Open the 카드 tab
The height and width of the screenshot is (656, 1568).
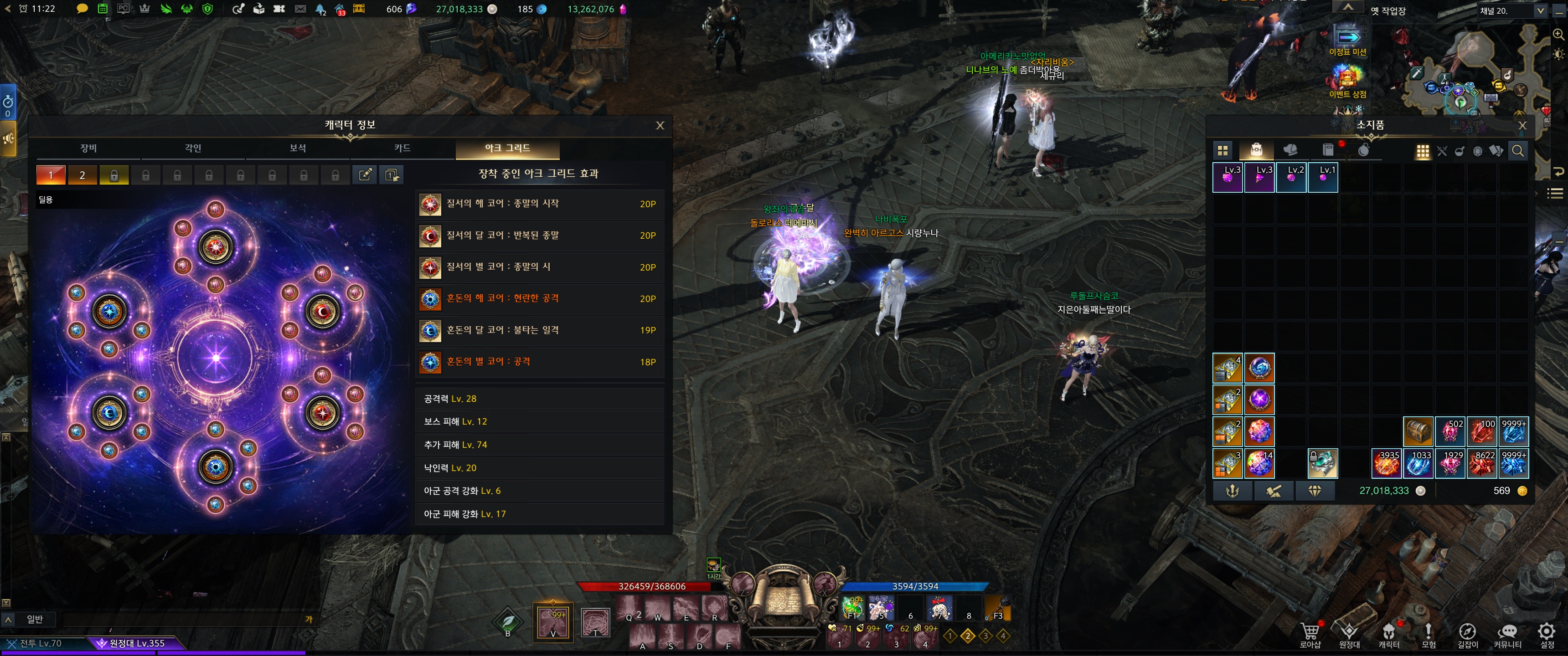tap(402, 149)
